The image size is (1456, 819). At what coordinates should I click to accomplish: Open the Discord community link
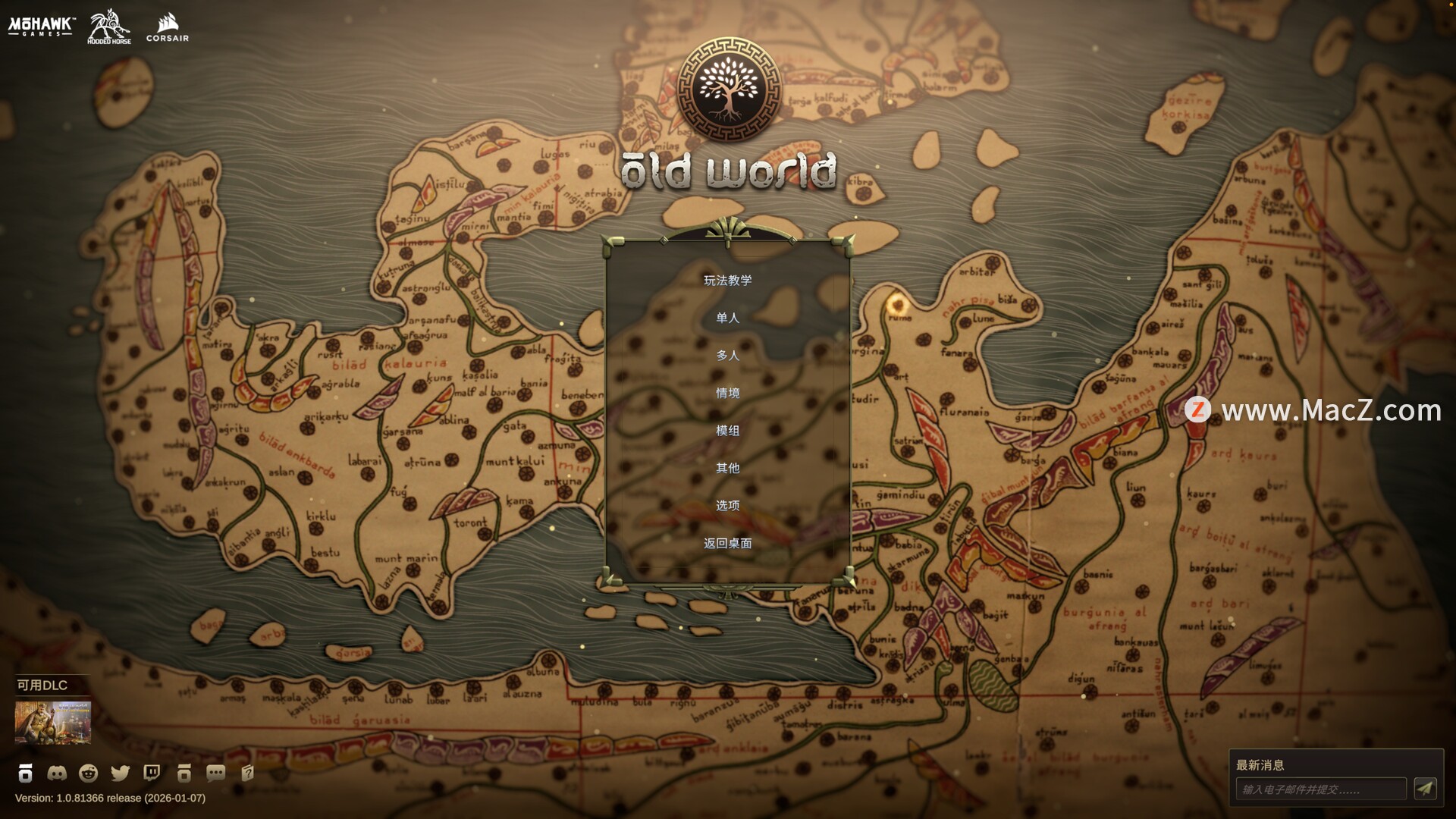[x=57, y=773]
